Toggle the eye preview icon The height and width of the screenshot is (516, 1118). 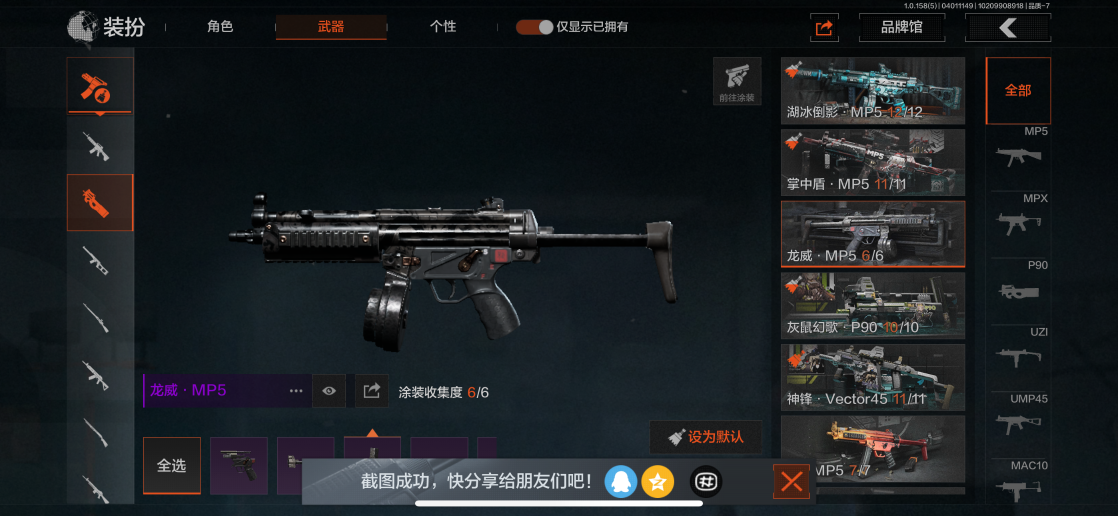(329, 391)
